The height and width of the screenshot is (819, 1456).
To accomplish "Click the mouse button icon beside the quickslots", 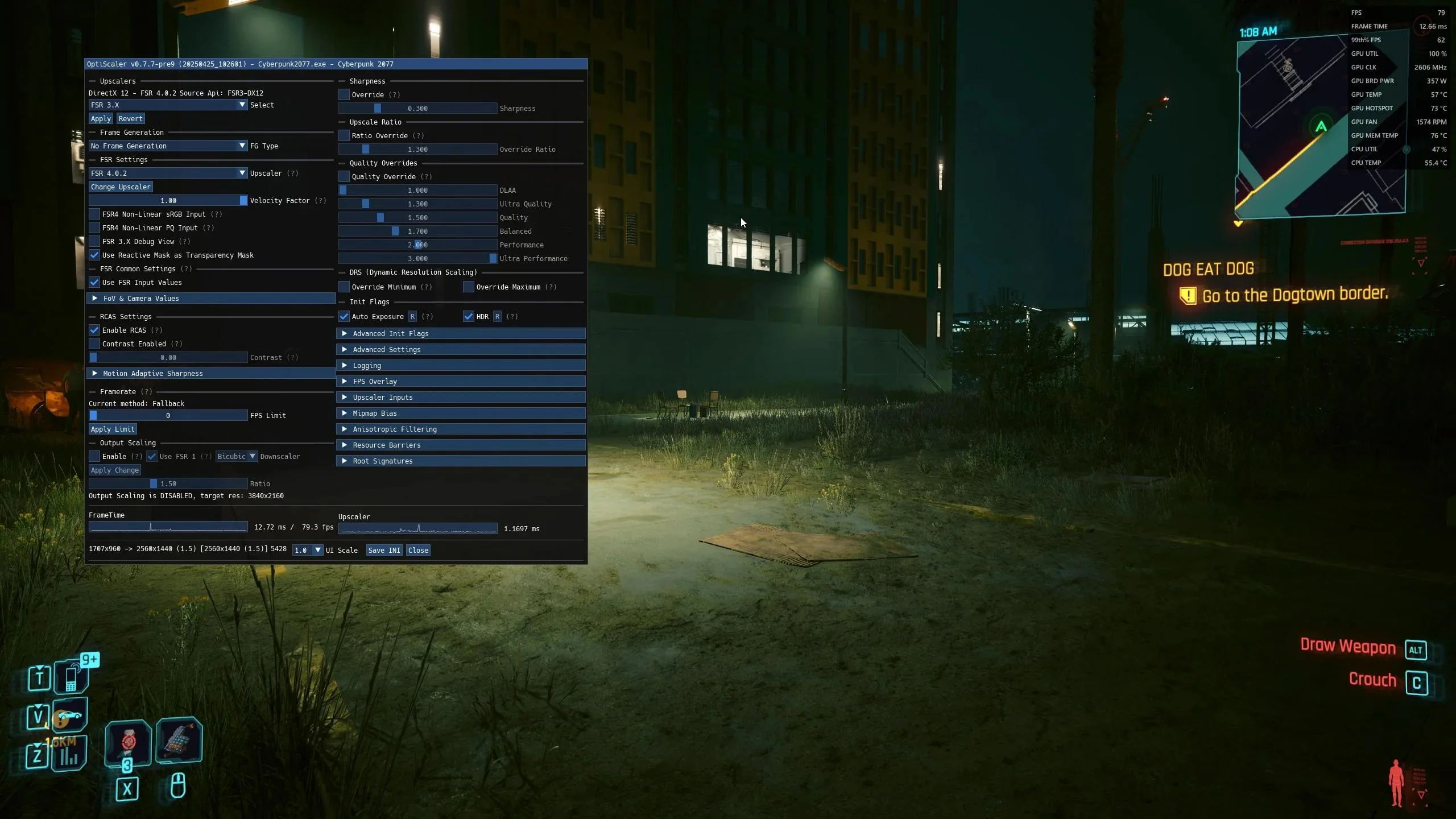I will [x=177, y=786].
